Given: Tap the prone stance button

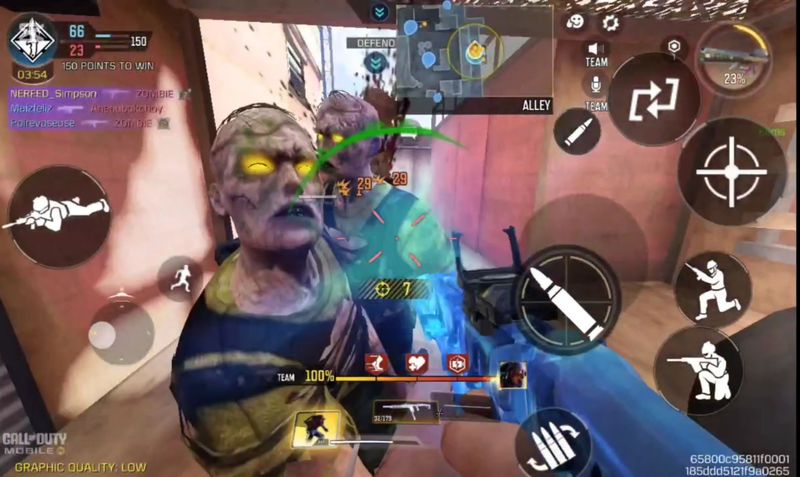Looking at the screenshot, I should click(x=59, y=211).
